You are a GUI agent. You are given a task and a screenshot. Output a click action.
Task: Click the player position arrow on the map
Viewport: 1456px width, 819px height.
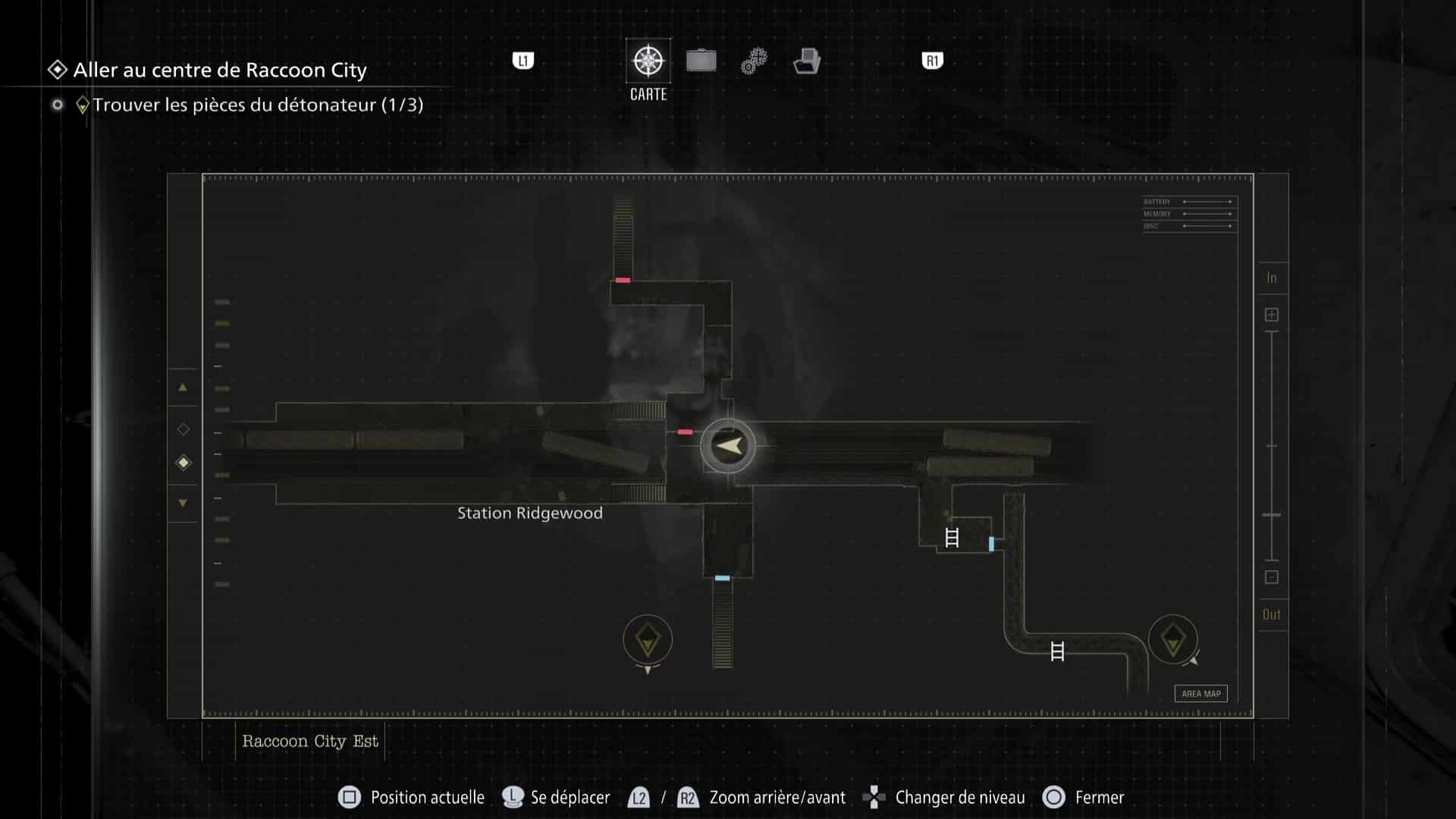[727, 446]
